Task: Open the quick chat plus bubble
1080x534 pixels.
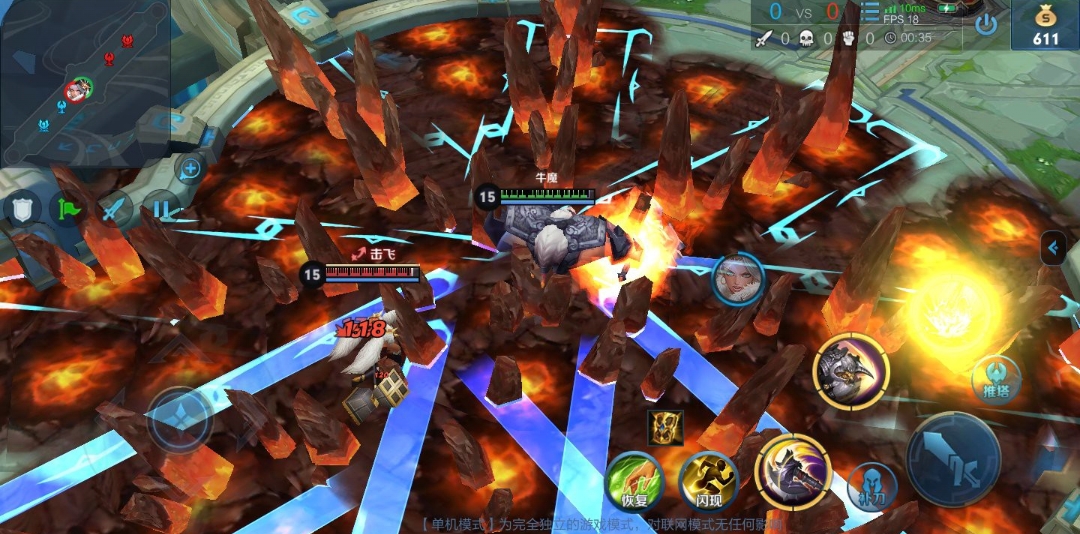Action: tap(190, 168)
